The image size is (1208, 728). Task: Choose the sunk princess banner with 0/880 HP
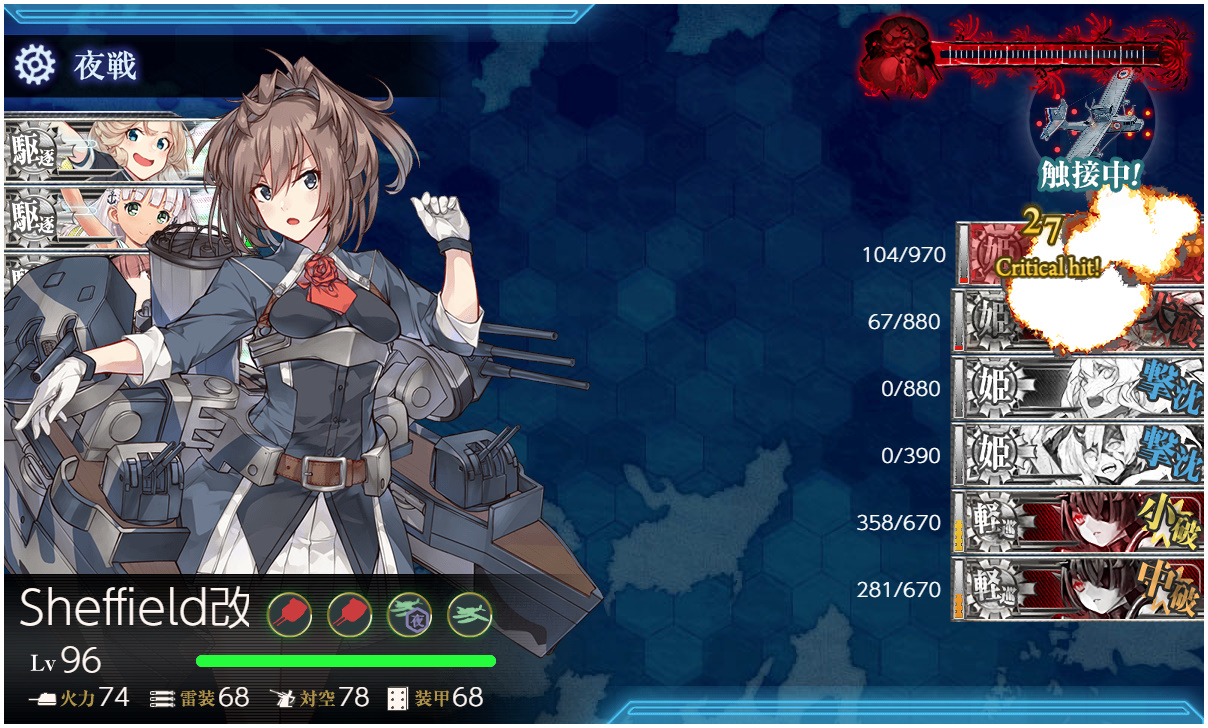1076,389
